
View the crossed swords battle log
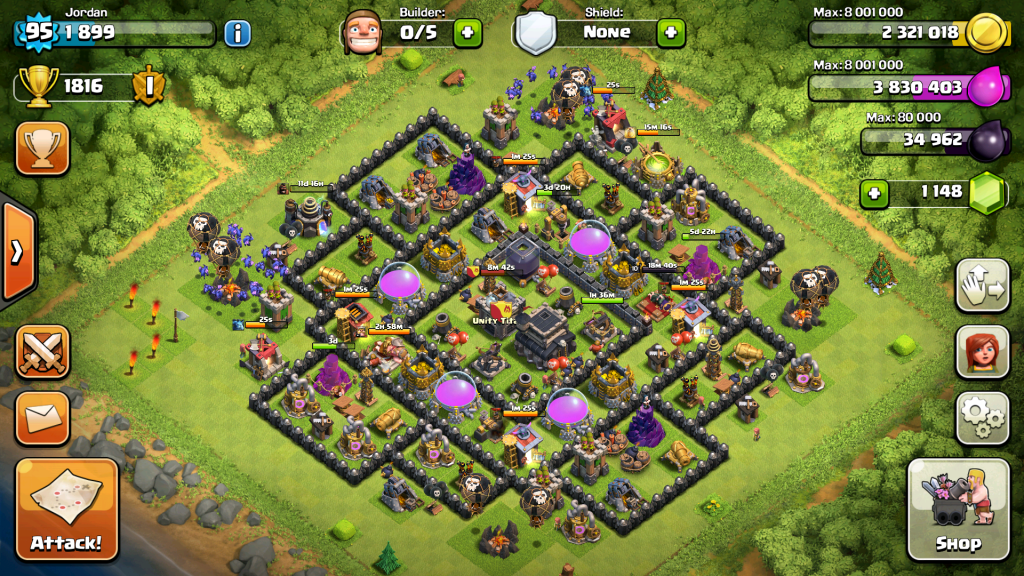42,352
